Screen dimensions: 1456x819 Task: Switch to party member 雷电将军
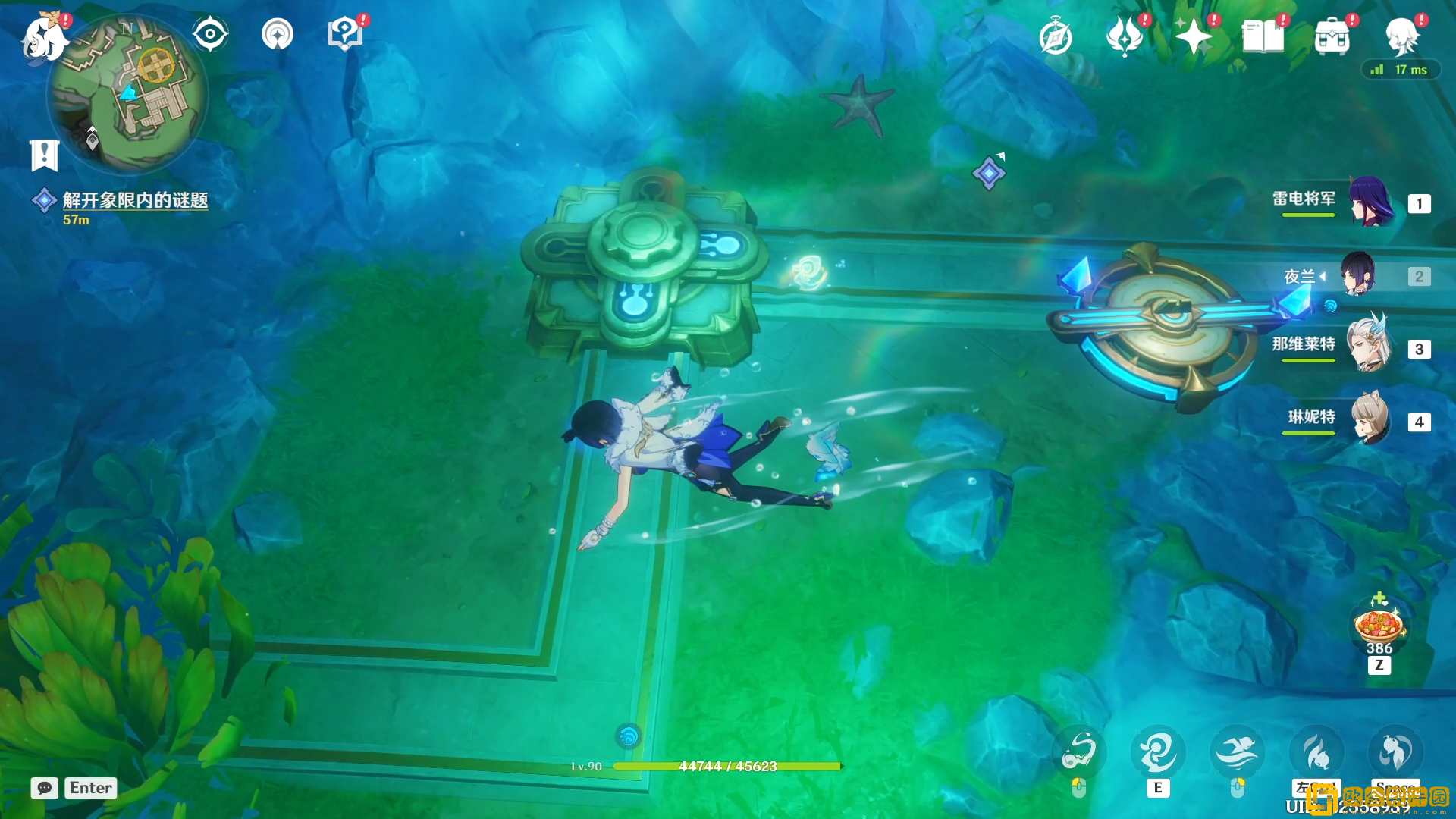[x=1371, y=202]
